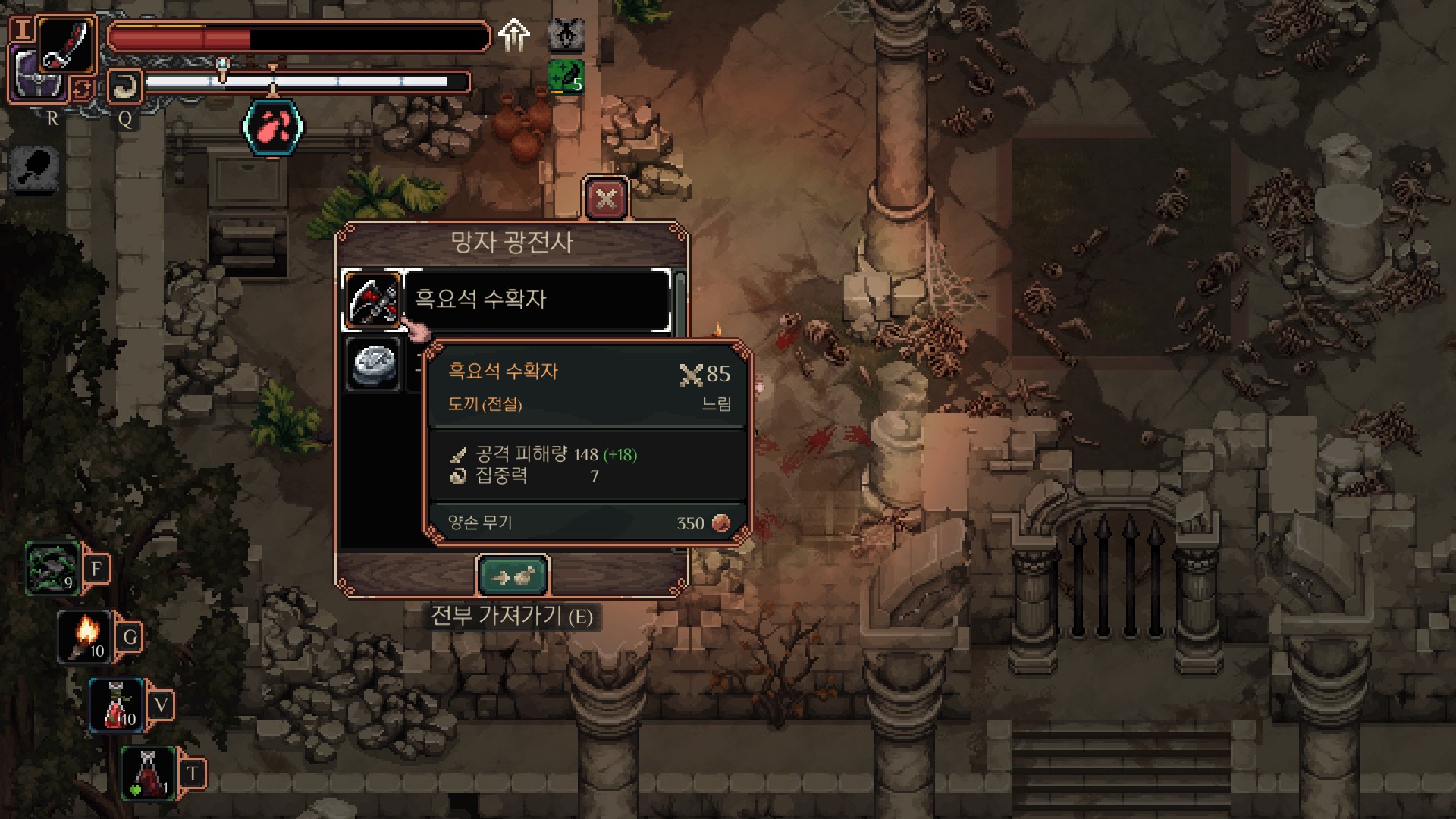Screen dimensions: 1456x819
Task: Open the purple chest inventory icon
Action: (x=36, y=76)
